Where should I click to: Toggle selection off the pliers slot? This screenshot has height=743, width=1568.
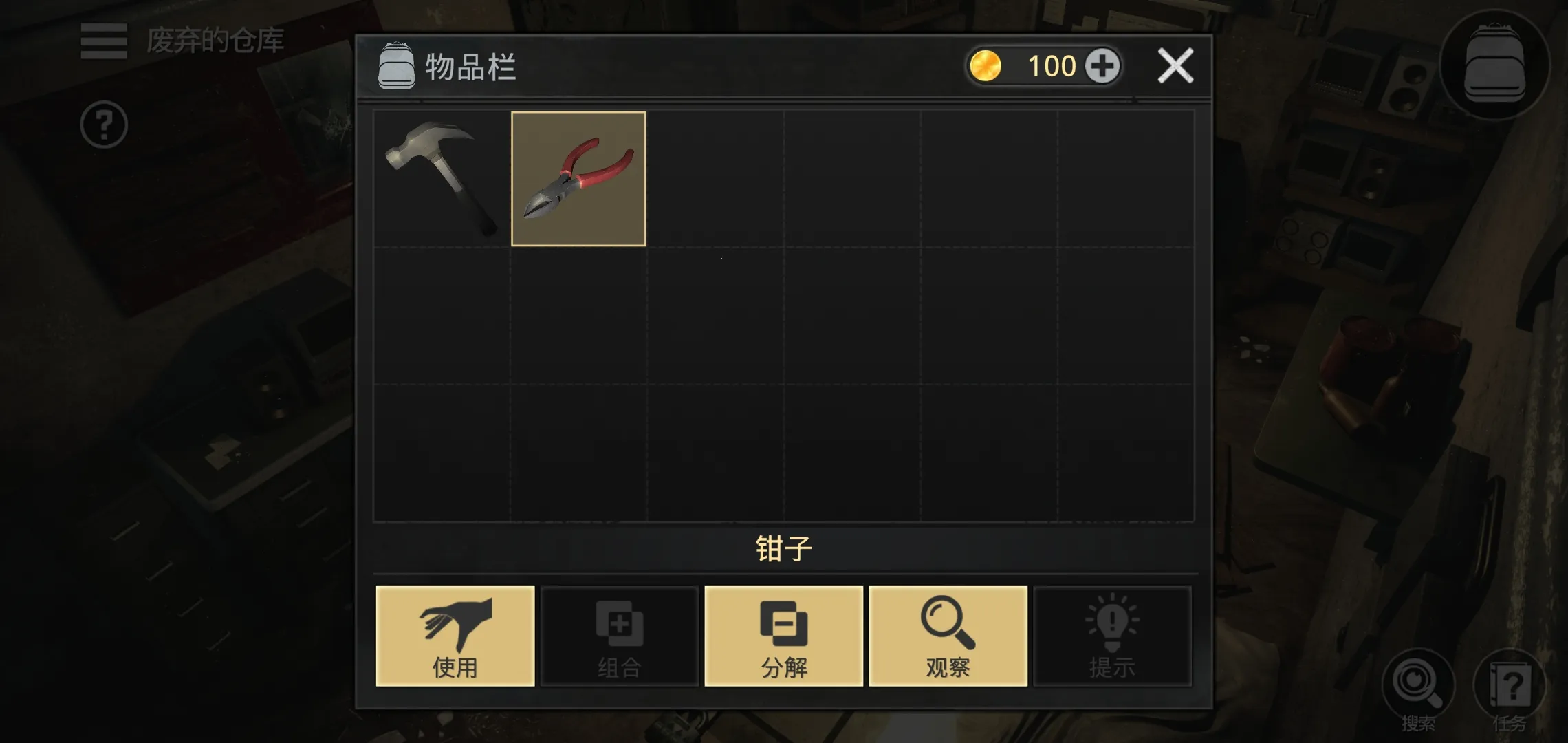(578, 179)
